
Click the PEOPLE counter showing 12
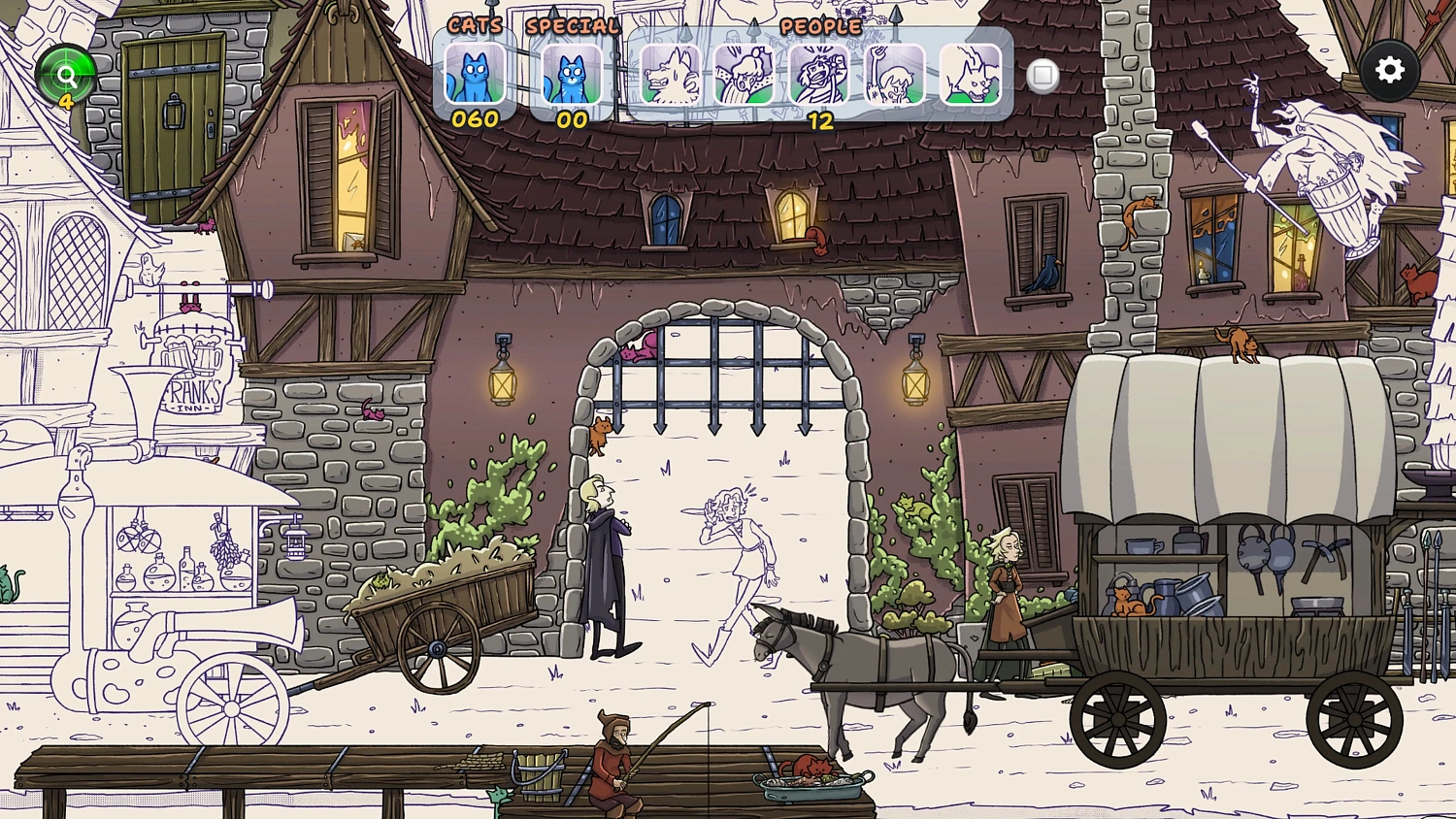(820, 120)
